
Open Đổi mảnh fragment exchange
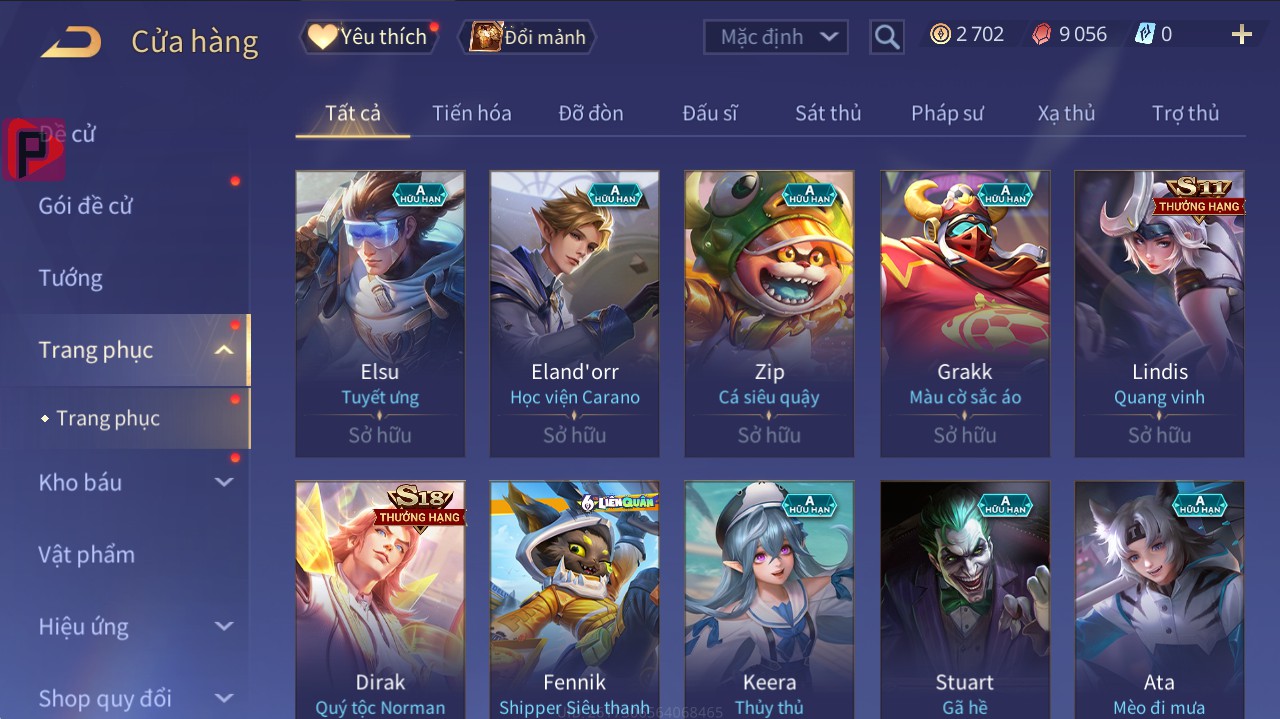tap(528, 37)
